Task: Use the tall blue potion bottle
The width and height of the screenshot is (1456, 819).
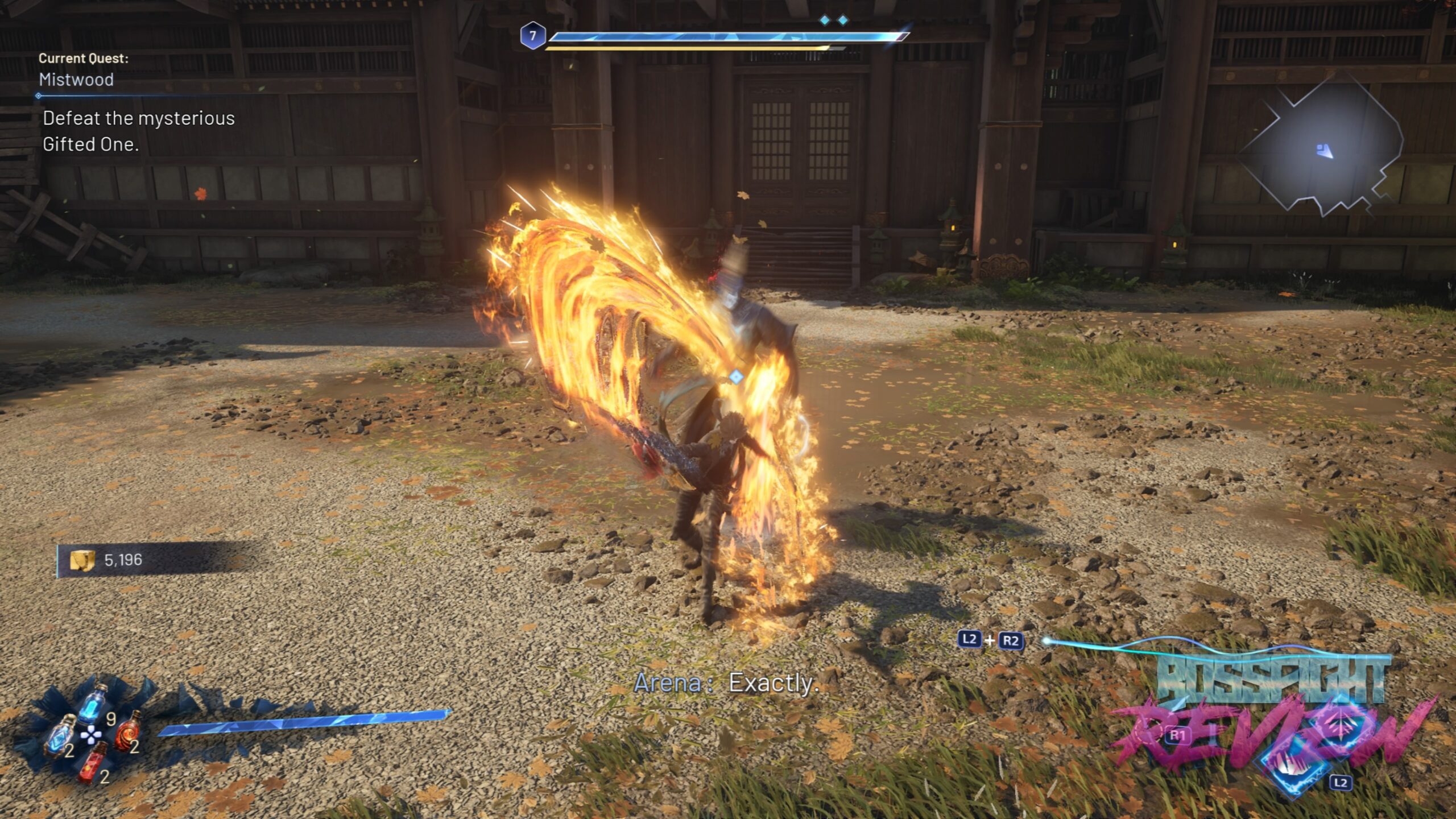Action: click(94, 704)
